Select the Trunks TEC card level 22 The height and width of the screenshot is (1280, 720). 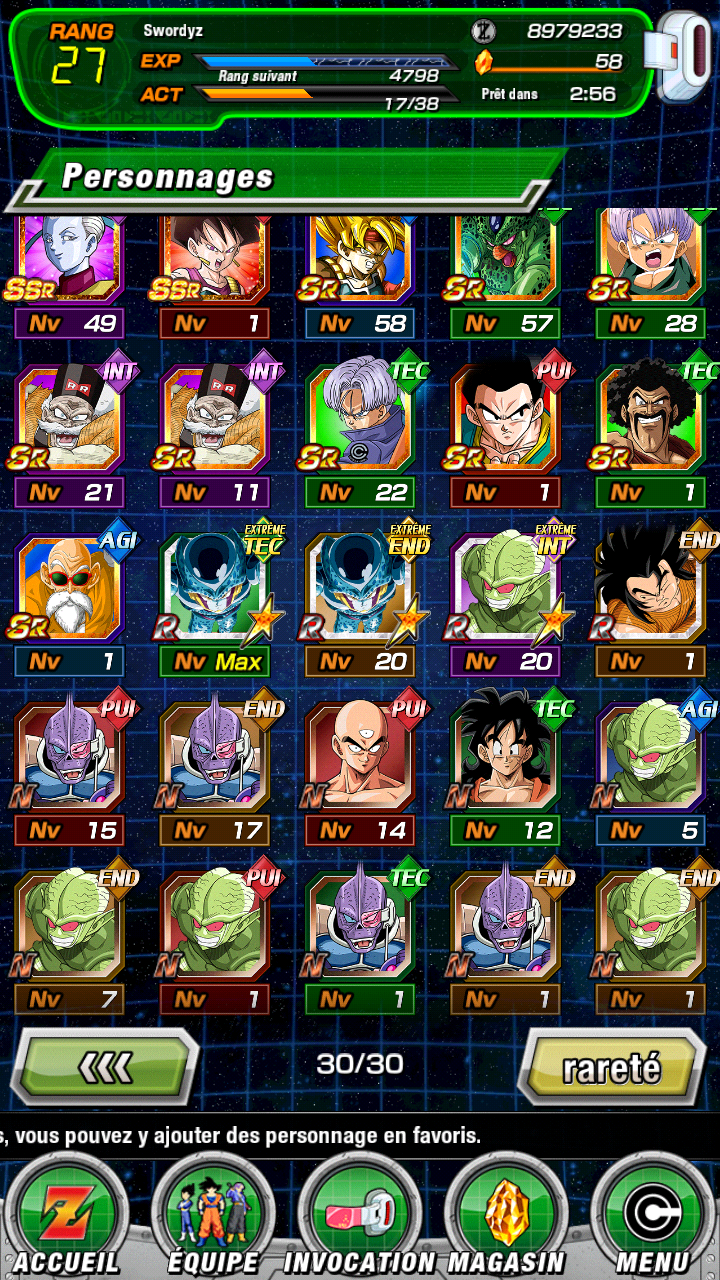click(360, 420)
